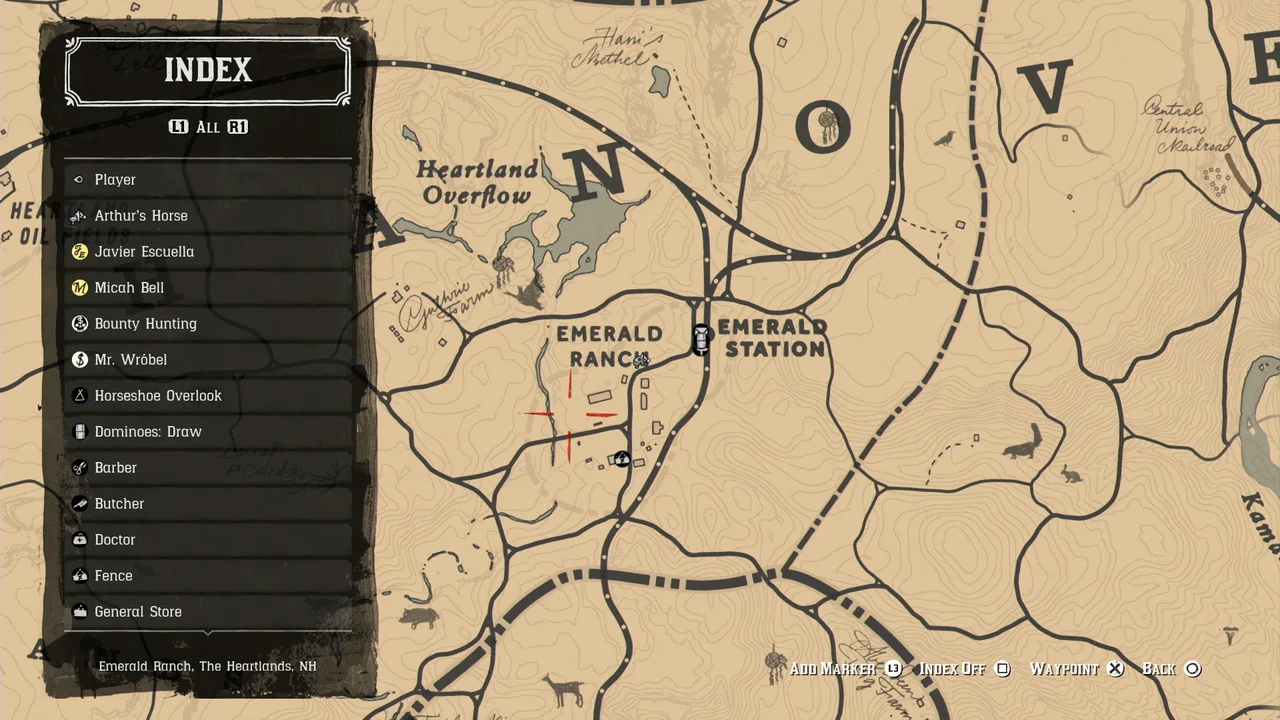Select the Bounty Hunting target icon
The image size is (1280, 720).
(x=79, y=323)
